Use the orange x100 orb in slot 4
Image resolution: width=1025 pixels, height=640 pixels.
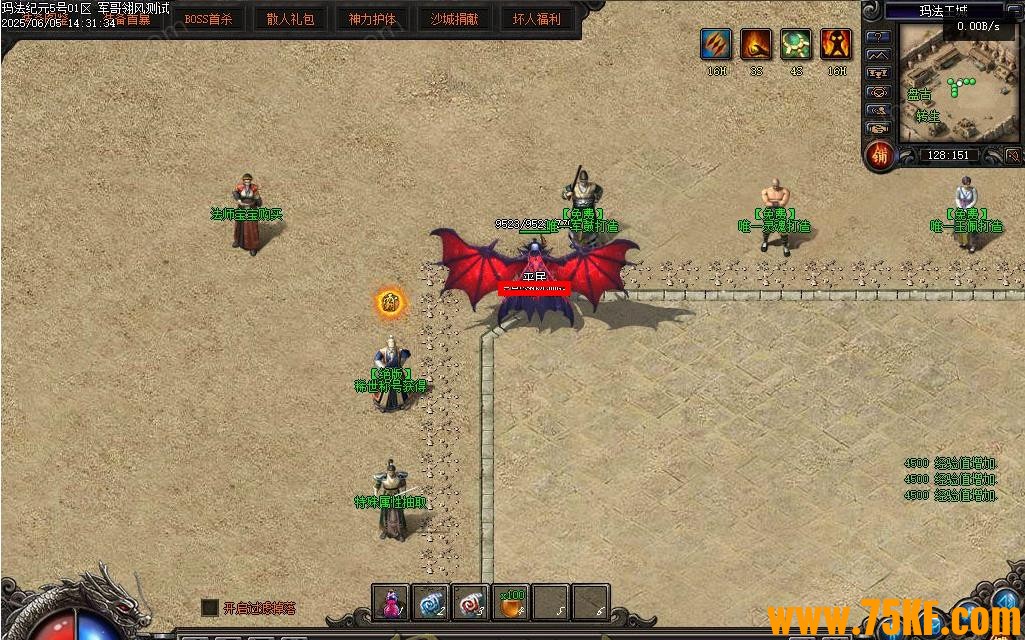(x=511, y=602)
